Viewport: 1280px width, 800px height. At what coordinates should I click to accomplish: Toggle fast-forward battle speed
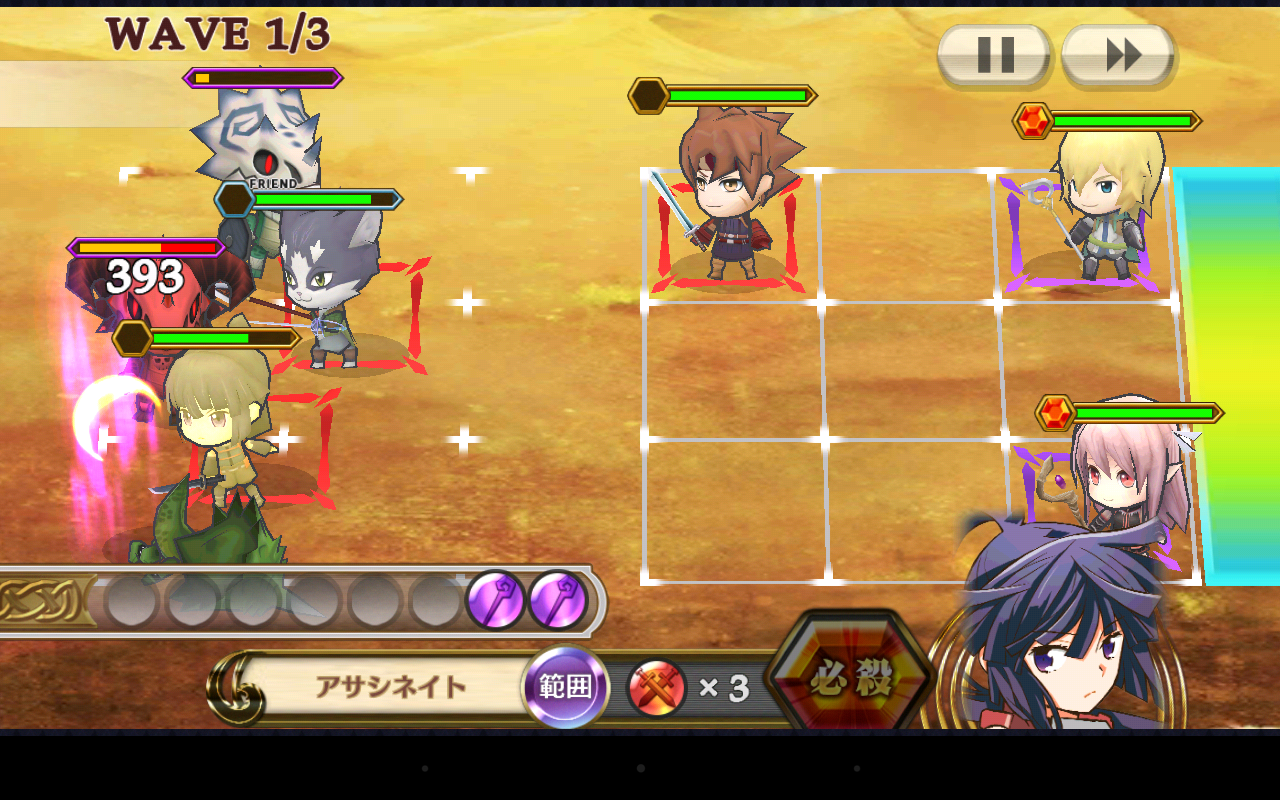tap(1118, 54)
